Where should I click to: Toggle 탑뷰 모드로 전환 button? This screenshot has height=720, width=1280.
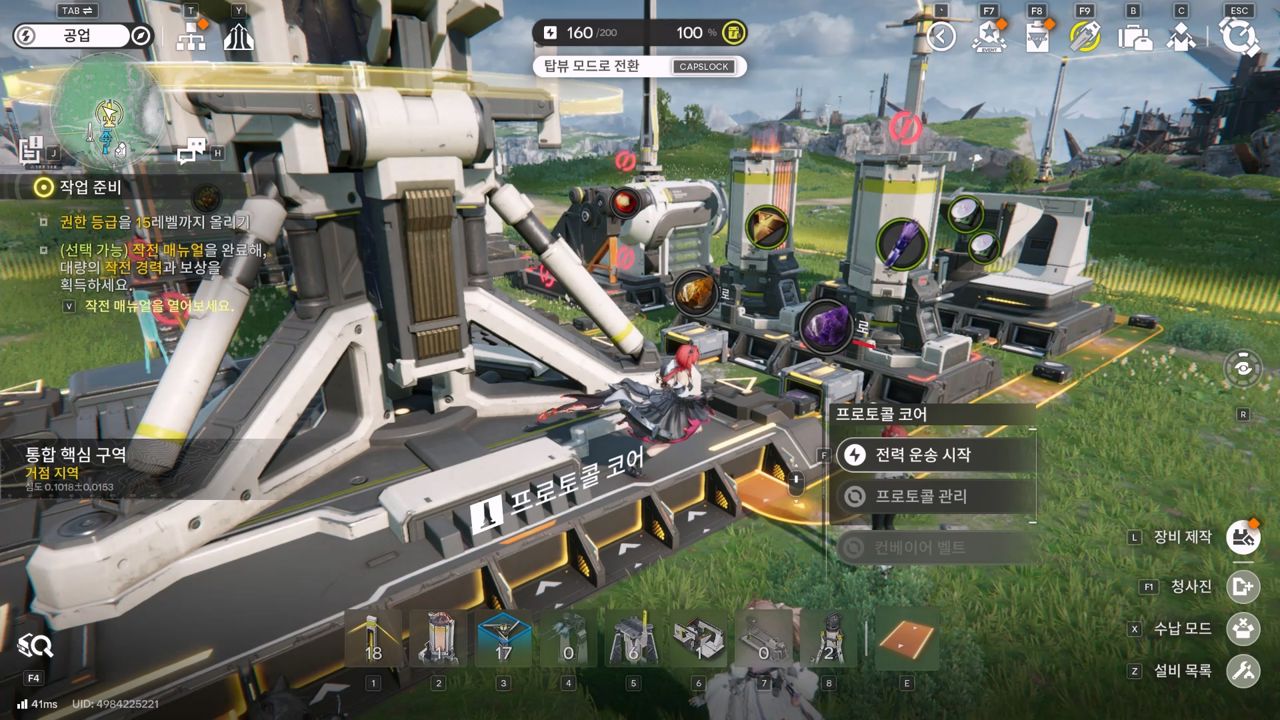tap(640, 67)
